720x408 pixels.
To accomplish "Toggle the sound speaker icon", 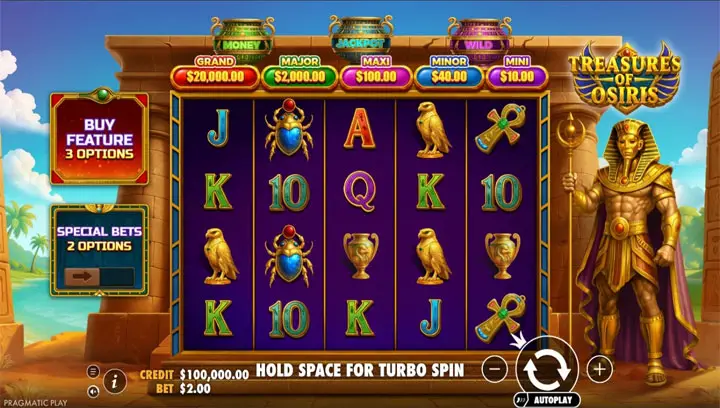I will tap(93, 390).
